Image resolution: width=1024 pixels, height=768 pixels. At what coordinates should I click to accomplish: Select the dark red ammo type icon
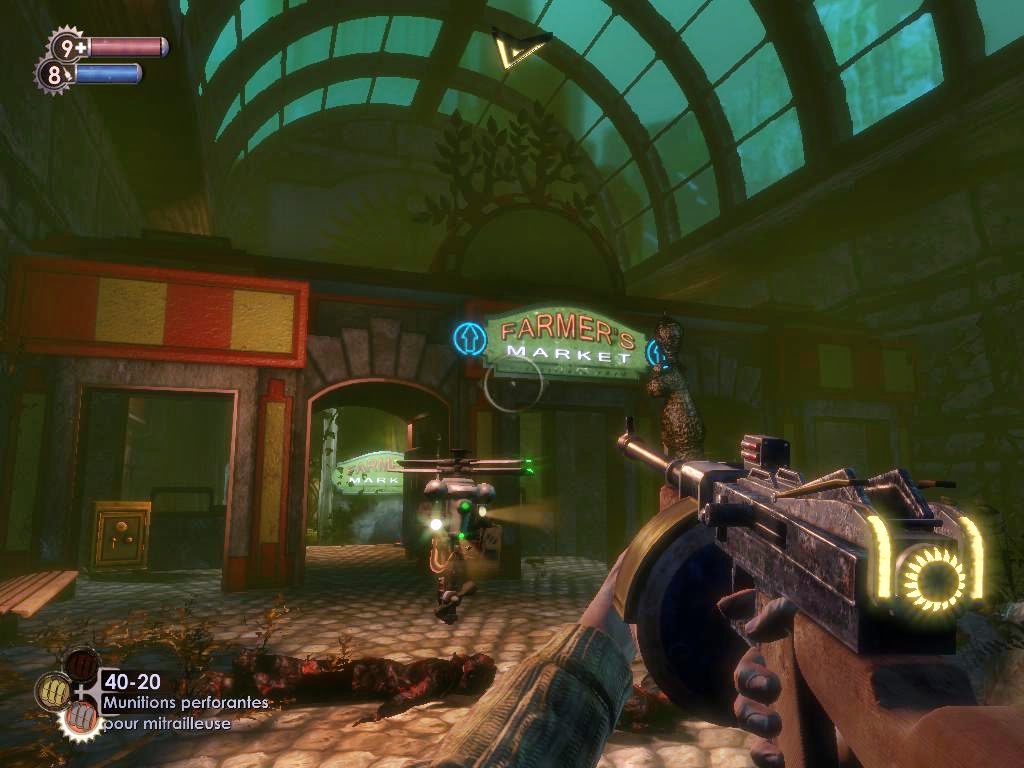81,663
